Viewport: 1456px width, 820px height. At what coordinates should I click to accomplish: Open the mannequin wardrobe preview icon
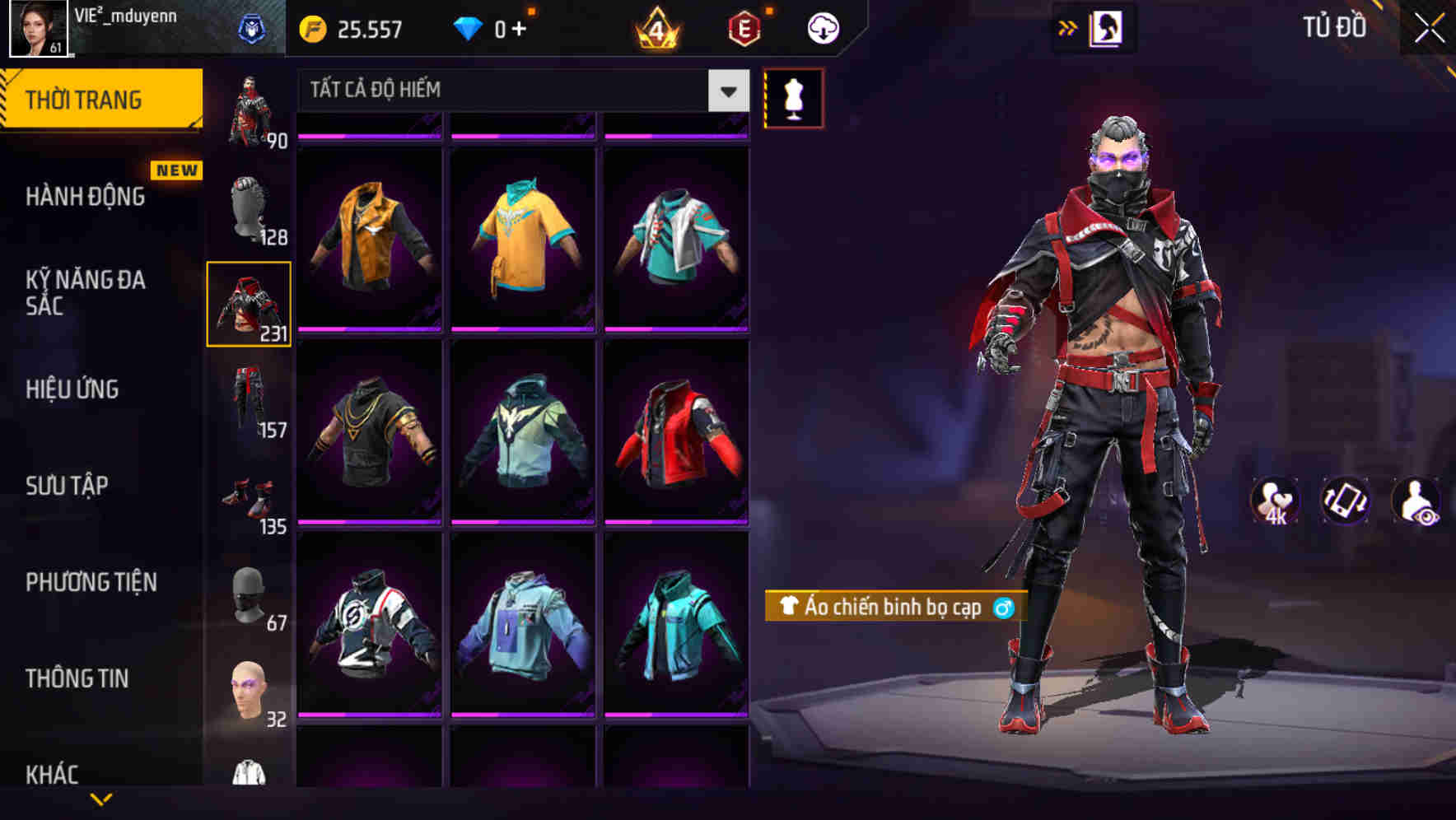point(793,97)
